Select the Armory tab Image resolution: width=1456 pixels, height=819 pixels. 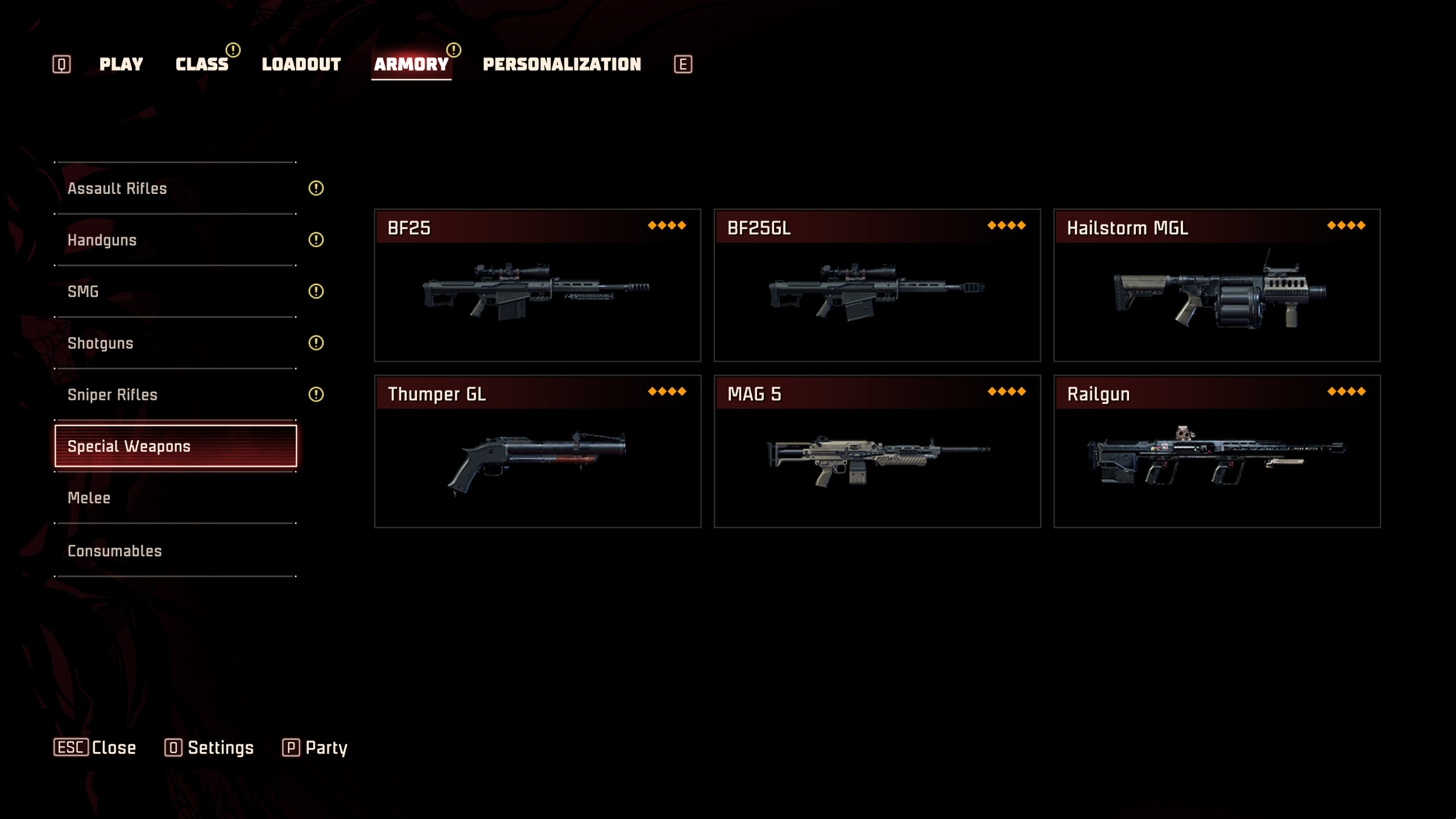coord(411,64)
